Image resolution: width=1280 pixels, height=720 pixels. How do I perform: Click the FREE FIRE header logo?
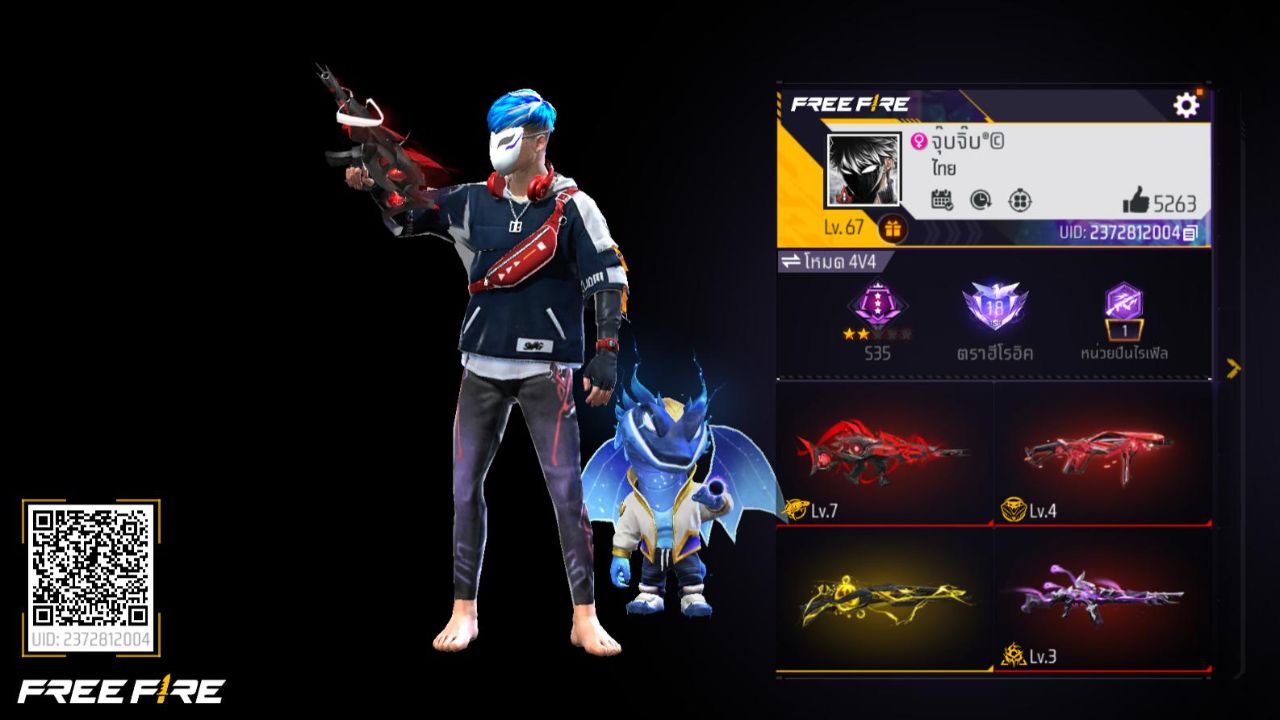[850, 100]
